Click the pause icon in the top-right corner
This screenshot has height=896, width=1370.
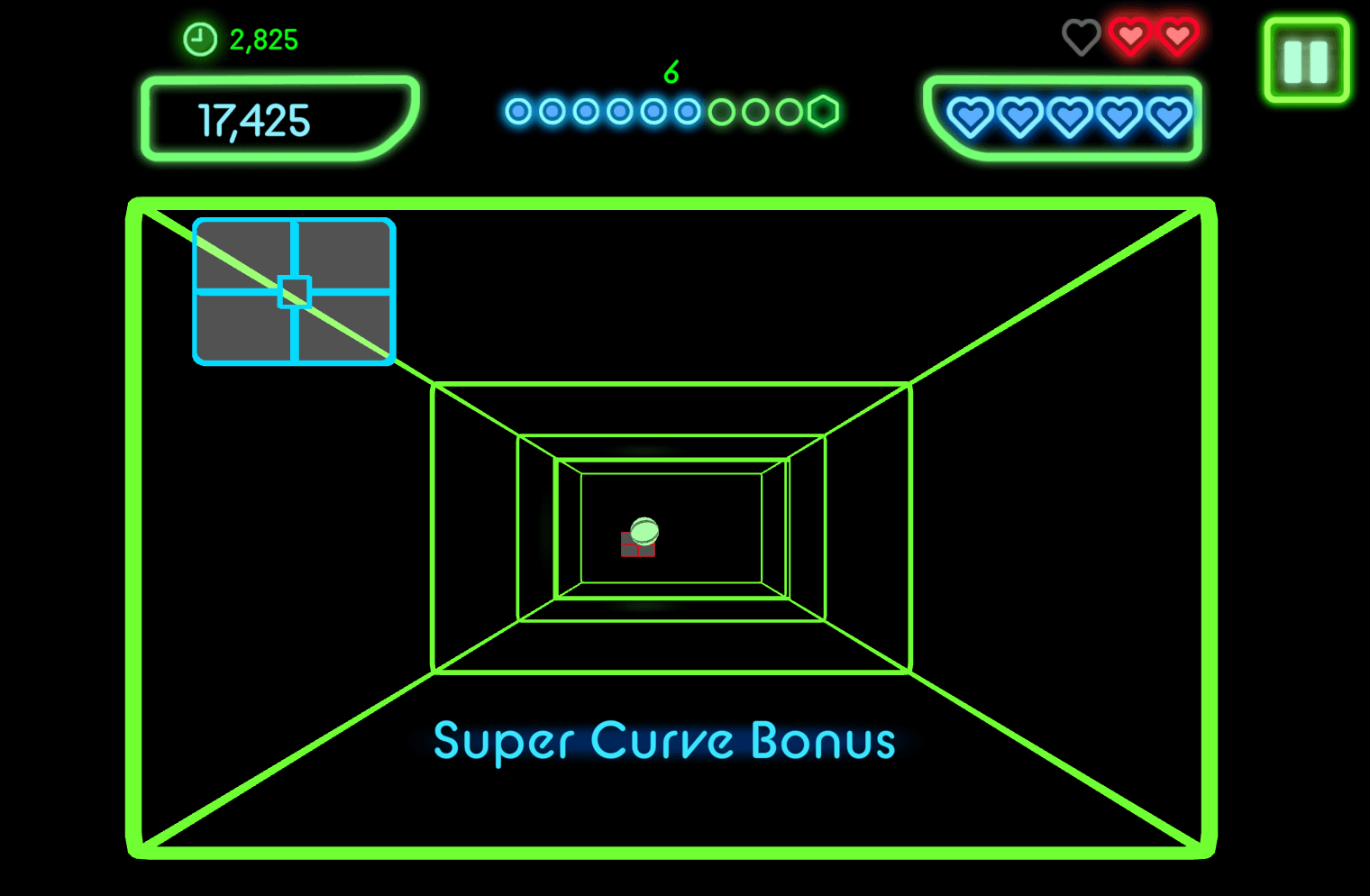click(1304, 59)
